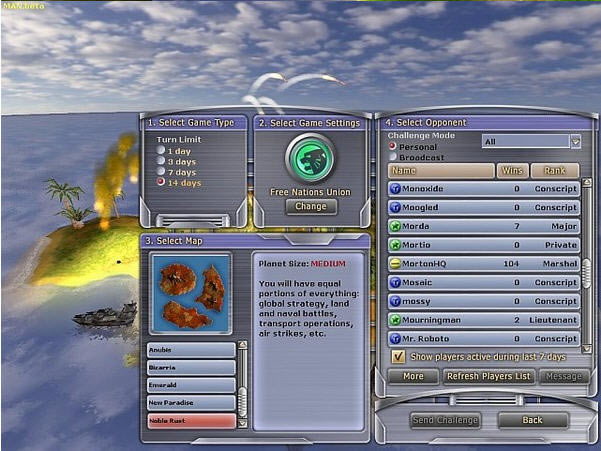Toggle show players active last 7 days
This screenshot has height=451, width=601.
coord(398,356)
